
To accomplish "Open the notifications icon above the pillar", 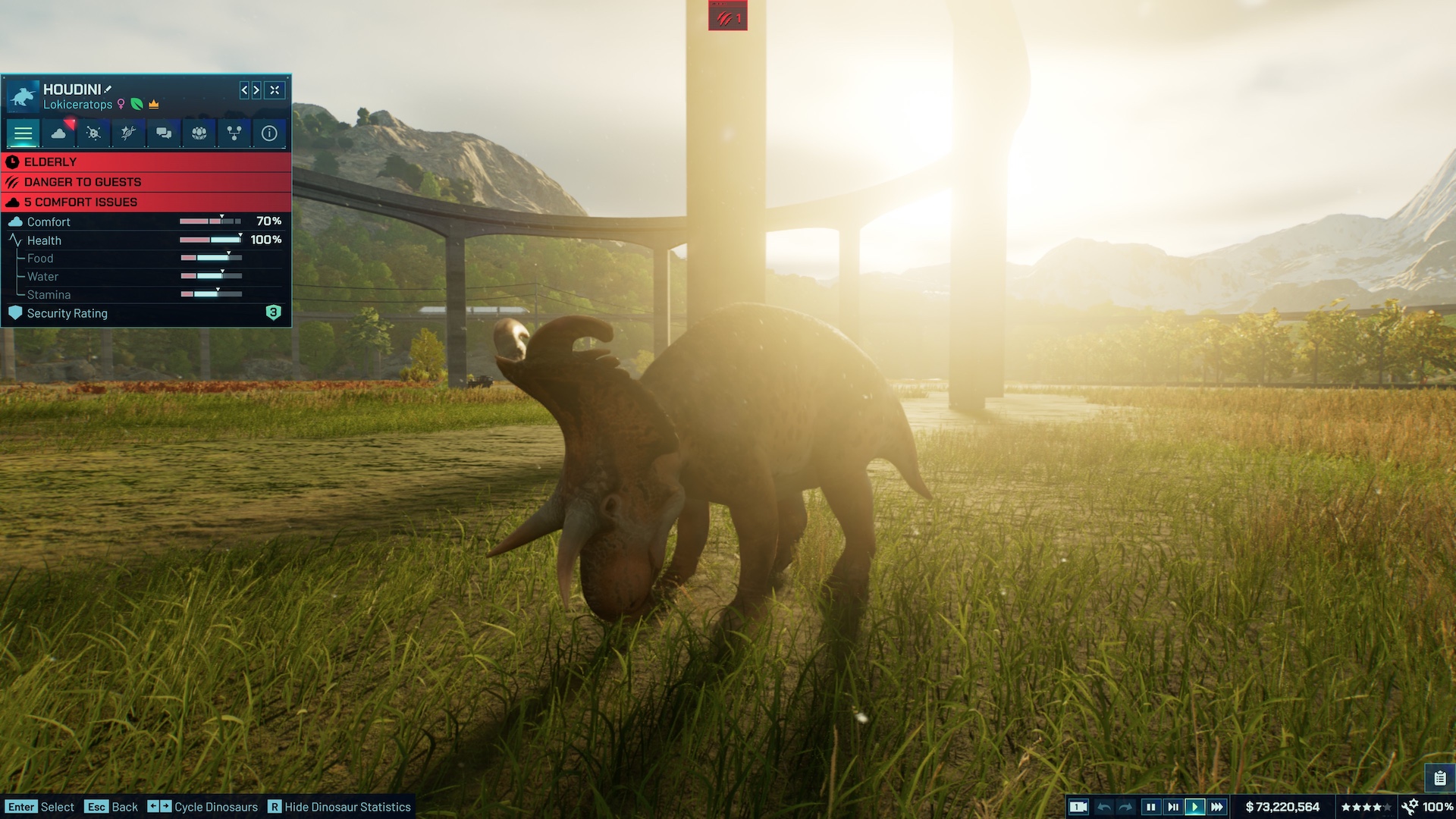I will click(726, 15).
